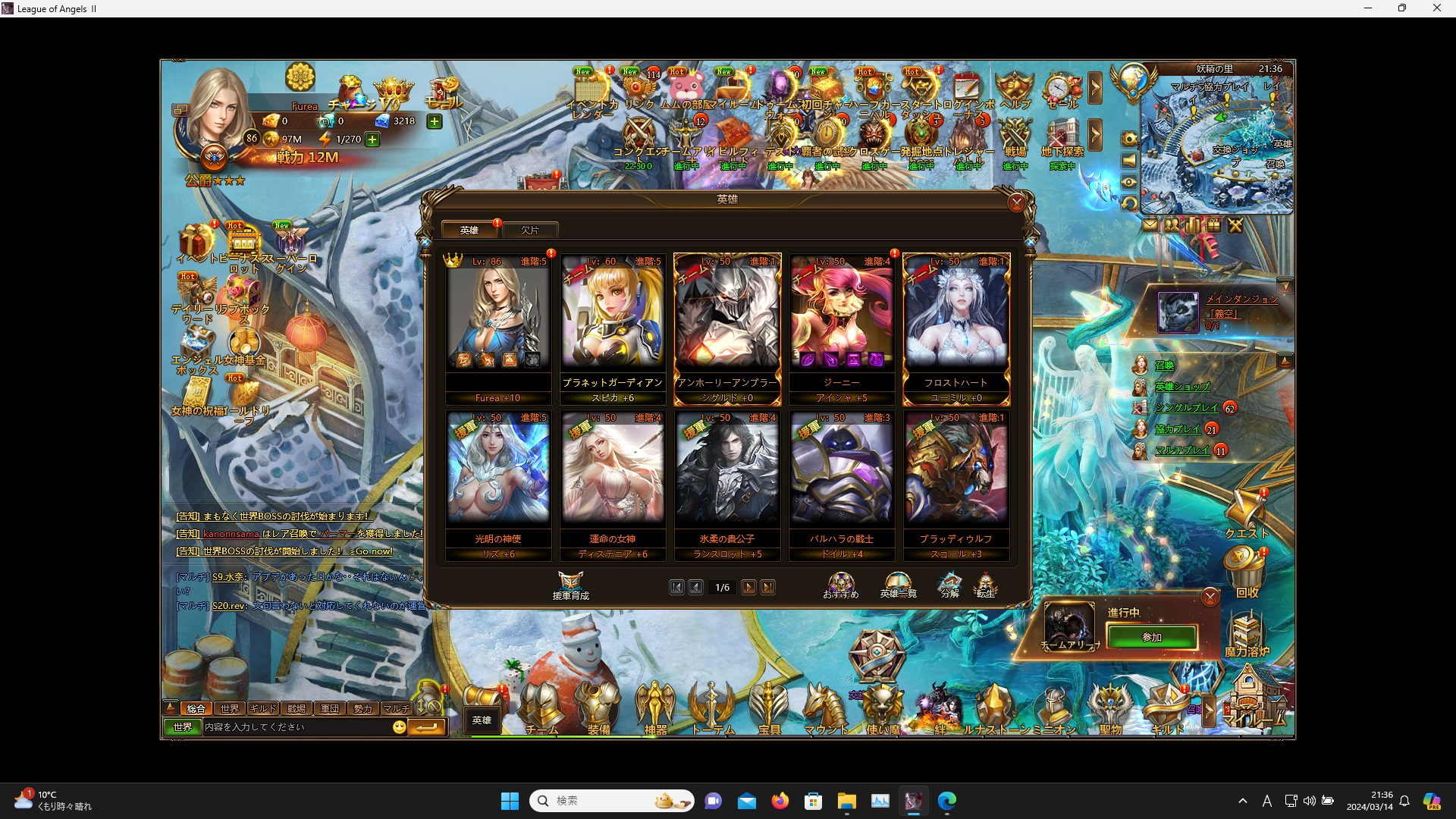Select the マウント mount icon in bottom bar
1456x819 pixels.
[827, 707]
